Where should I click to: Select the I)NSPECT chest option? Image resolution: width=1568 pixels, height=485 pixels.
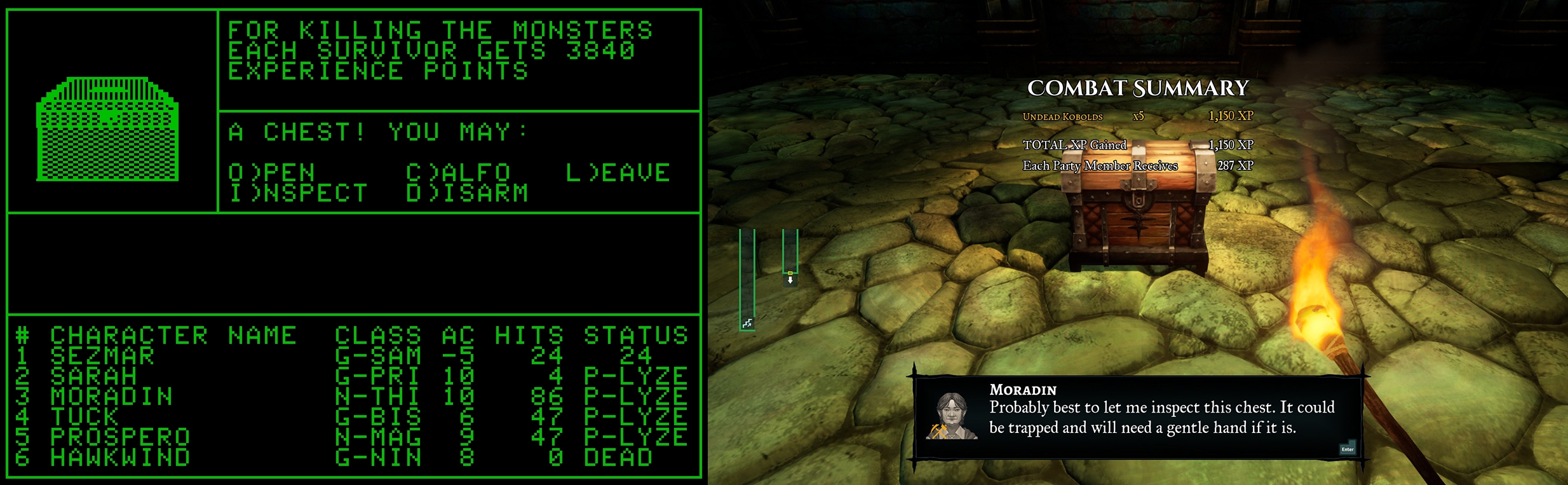[x=298, y=193]
